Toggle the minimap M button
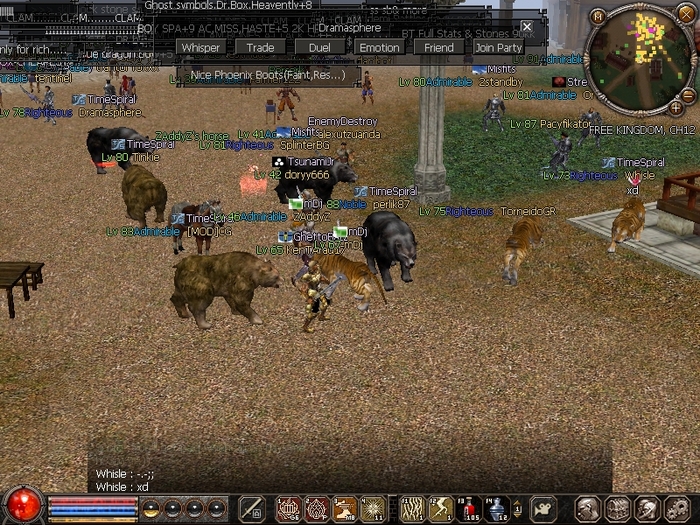Image resolution: width=700 pixels, height=525 pixels. 598,15
